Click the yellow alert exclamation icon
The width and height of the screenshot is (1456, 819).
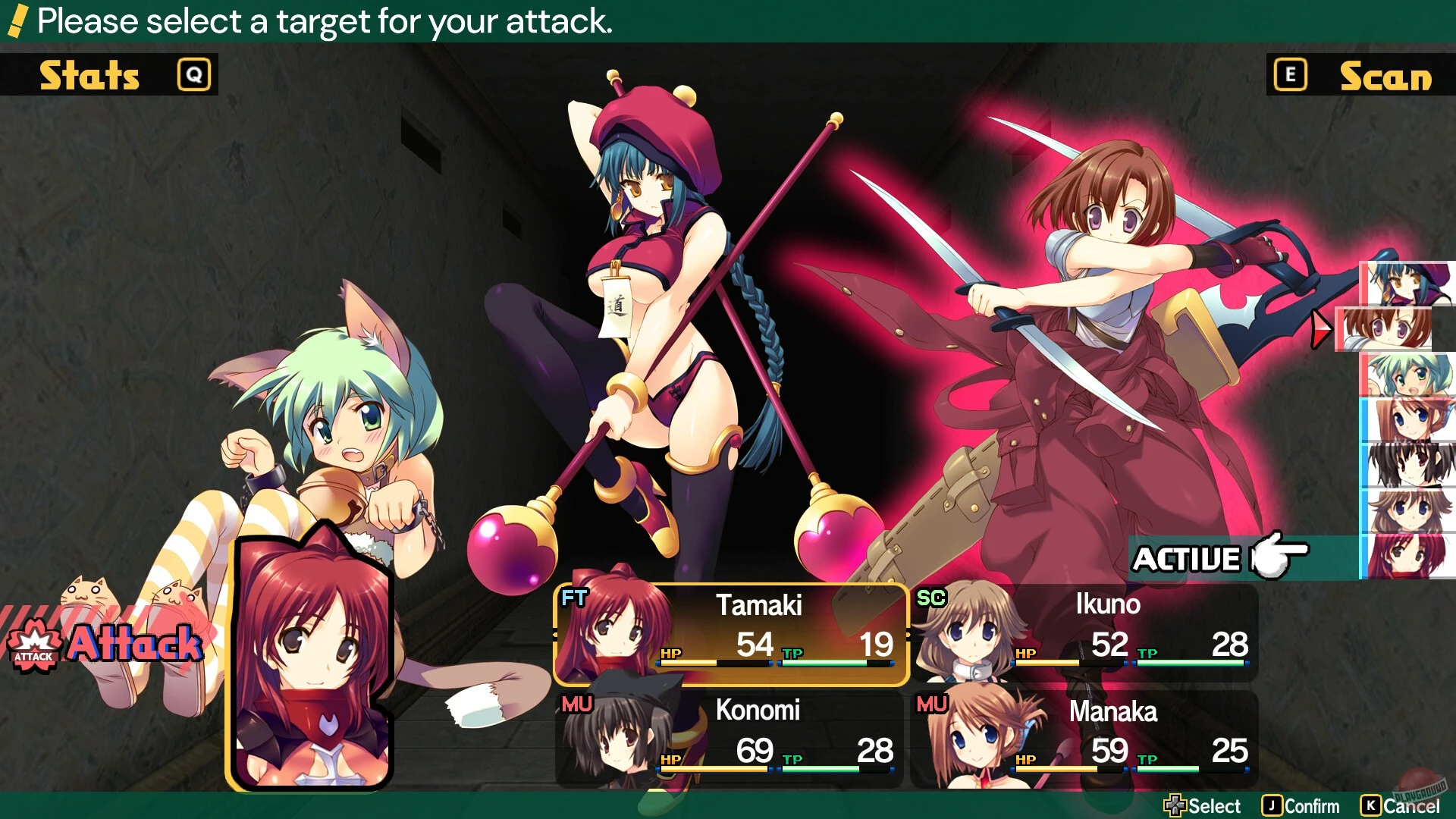(x=16, y=21)
